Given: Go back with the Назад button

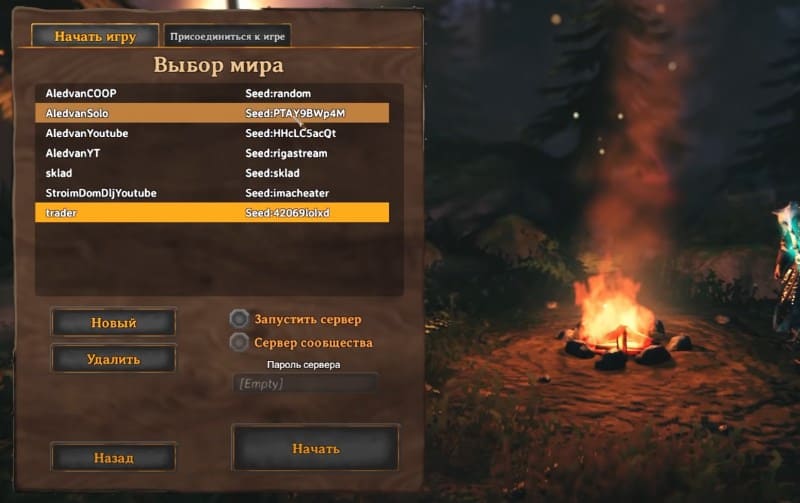Looking at the screenshot, I should tap(113, 457).
